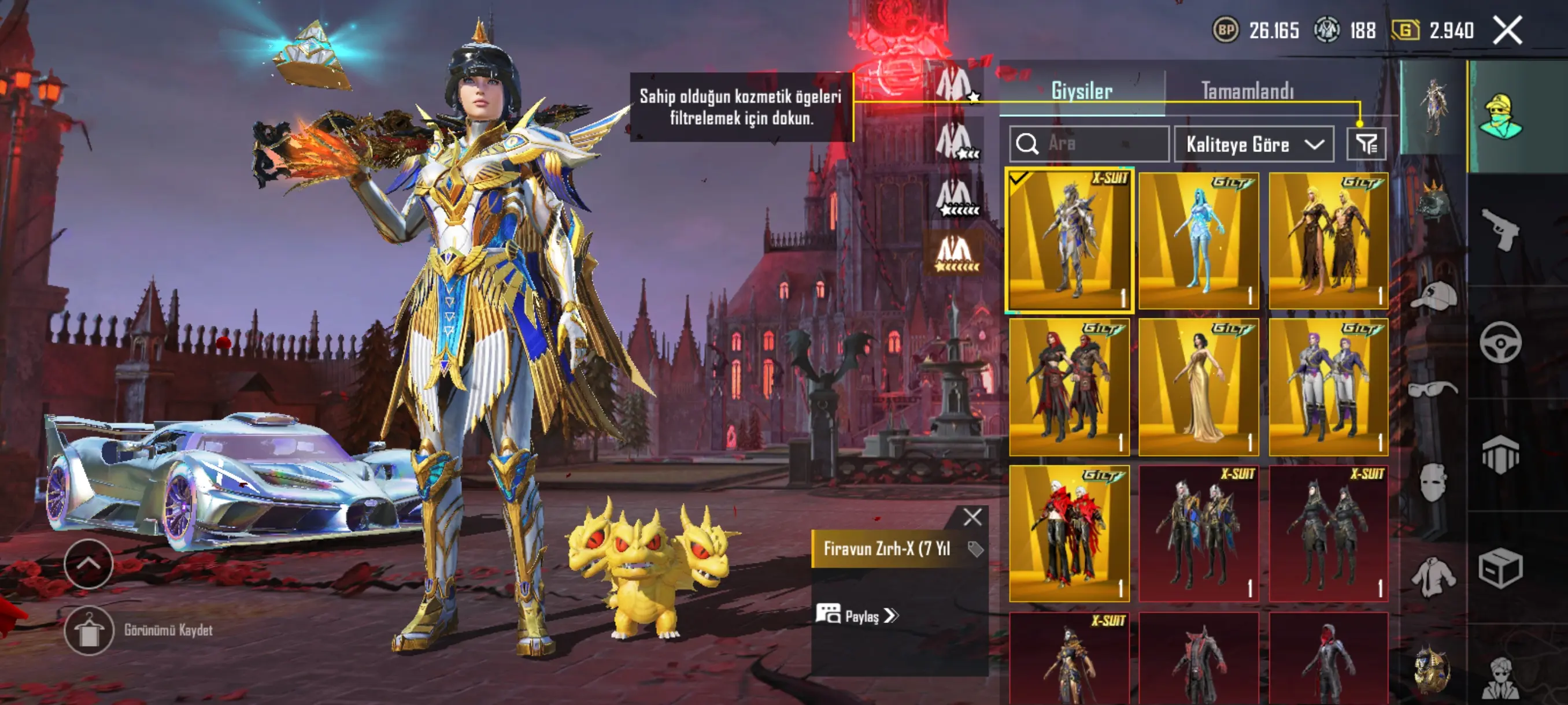Open the steering wheel vehicle category
1568x705 pixels.
click(x=1500, y=343)
